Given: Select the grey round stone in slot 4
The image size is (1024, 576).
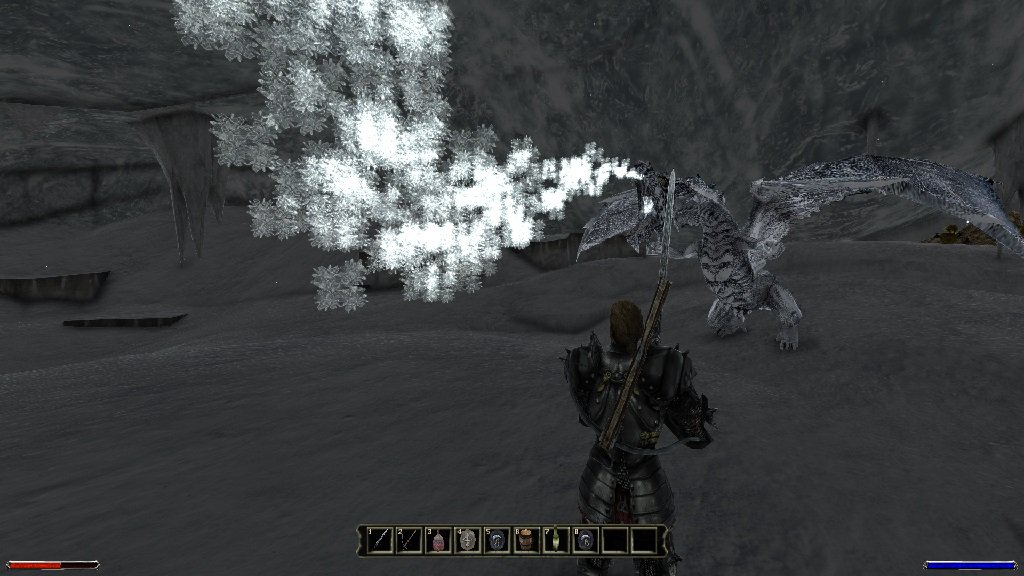Looking at the screenshot, I should coord(468,541).
